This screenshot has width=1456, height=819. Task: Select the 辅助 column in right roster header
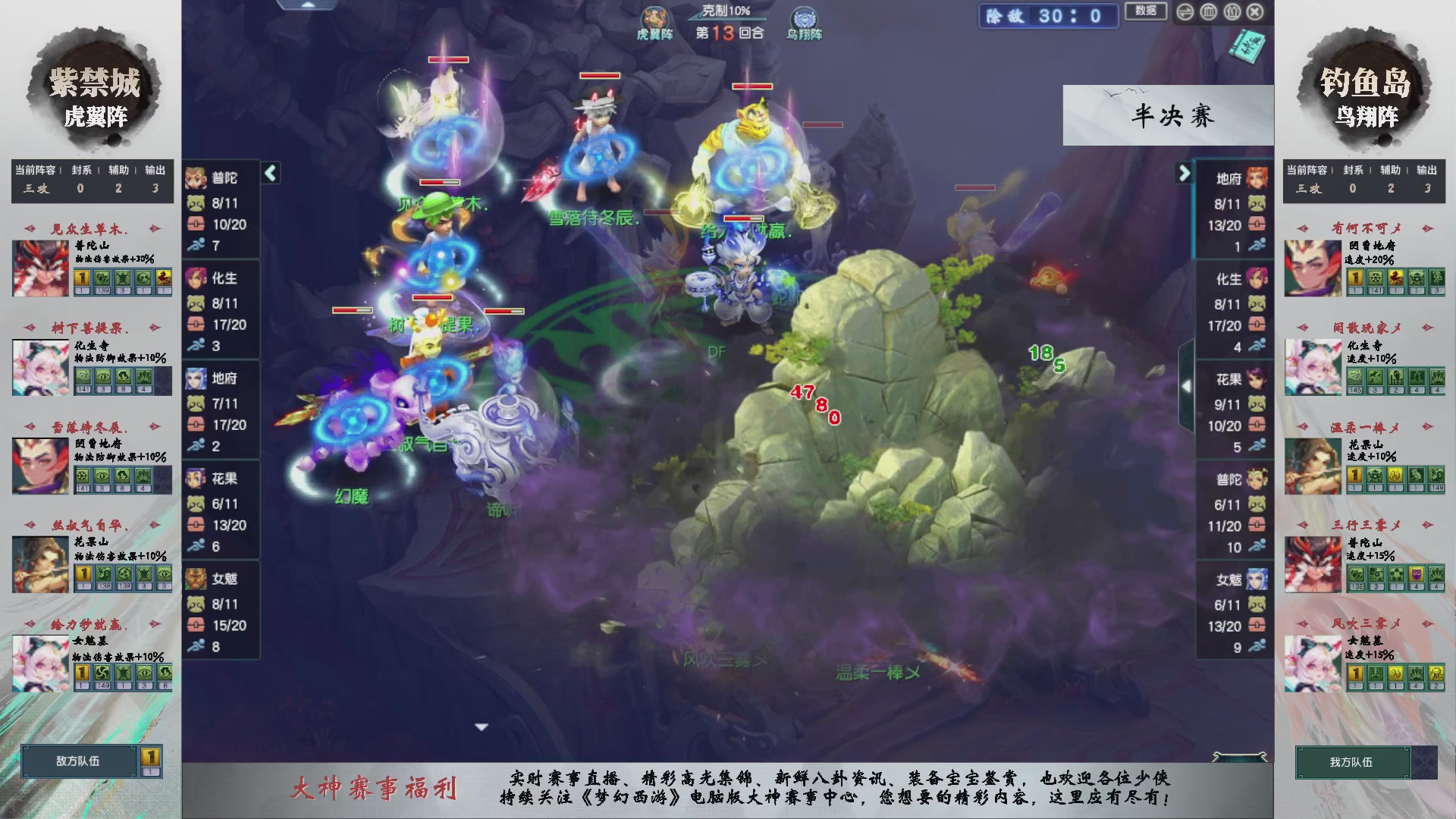coord(1391,170)
